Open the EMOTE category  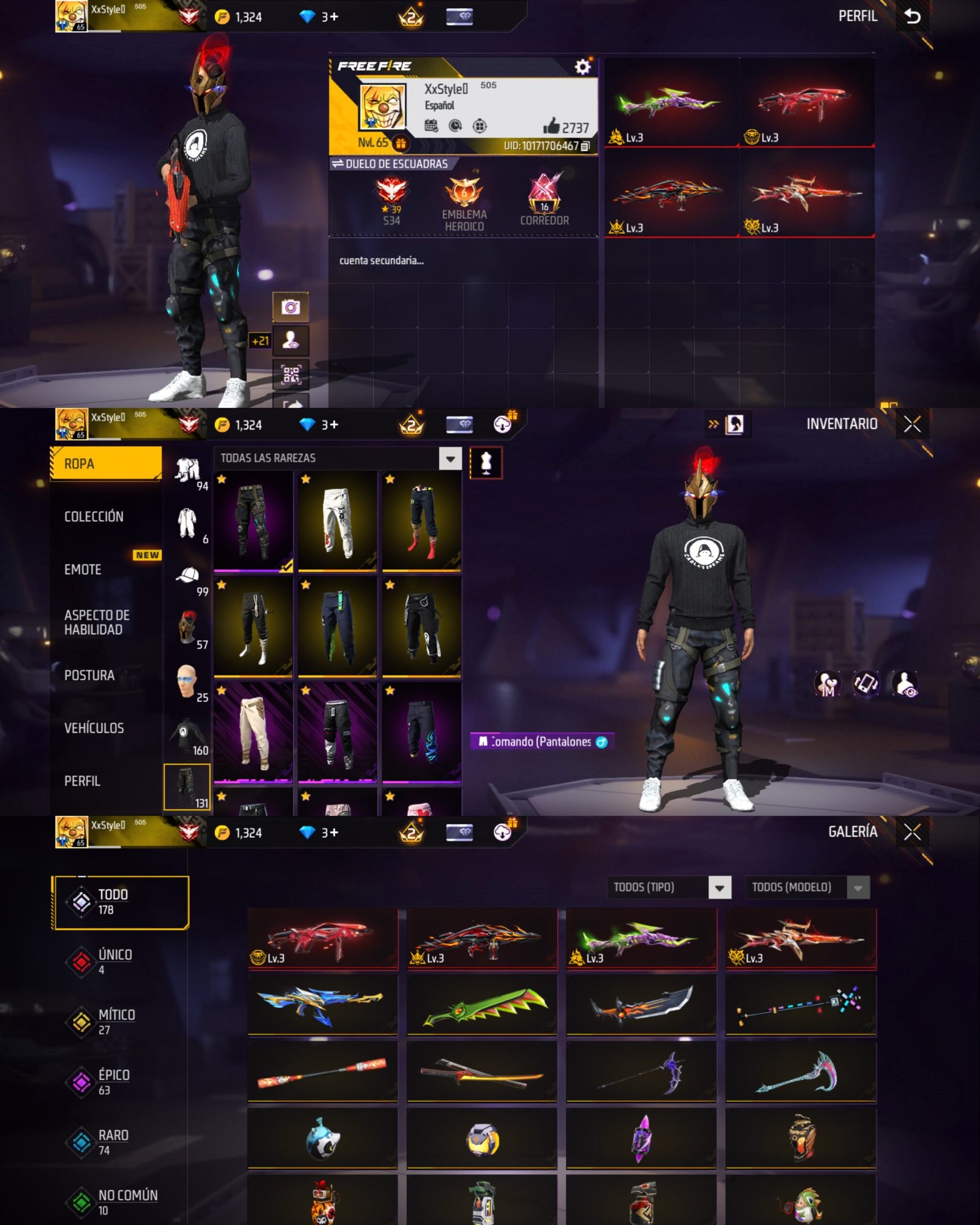[83, 570]
